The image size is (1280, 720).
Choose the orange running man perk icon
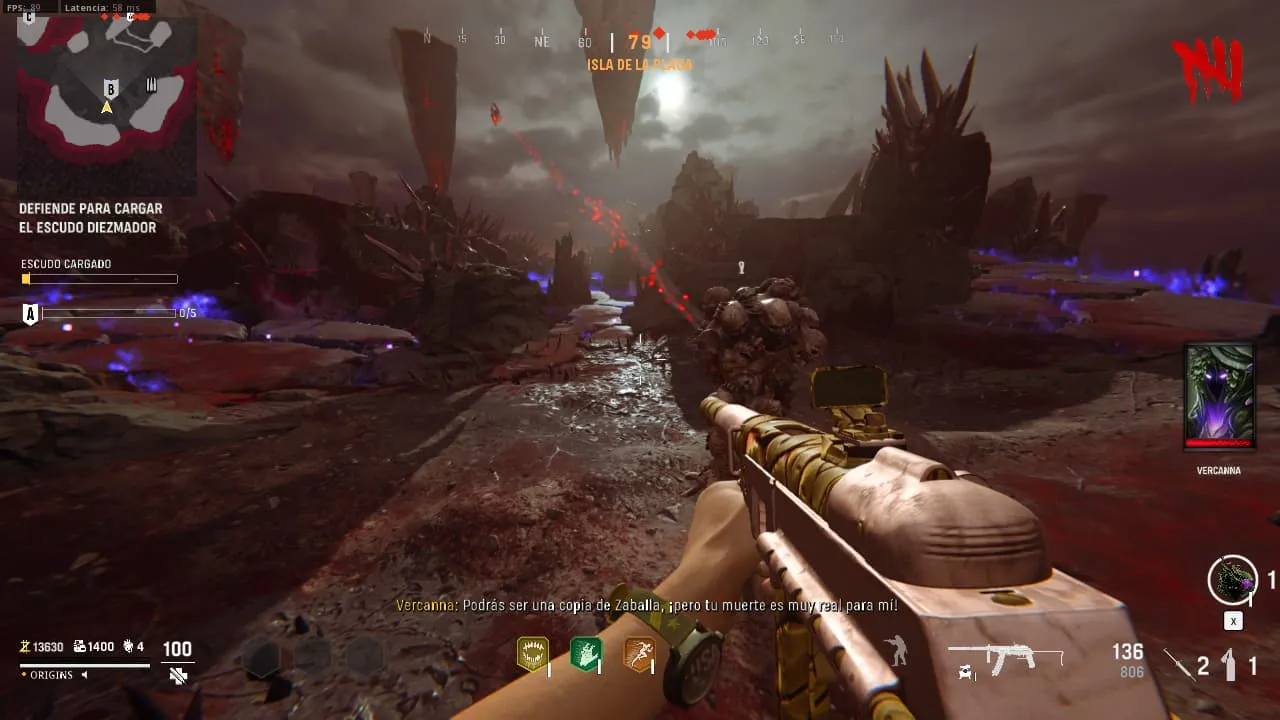[x=639, y=654]
